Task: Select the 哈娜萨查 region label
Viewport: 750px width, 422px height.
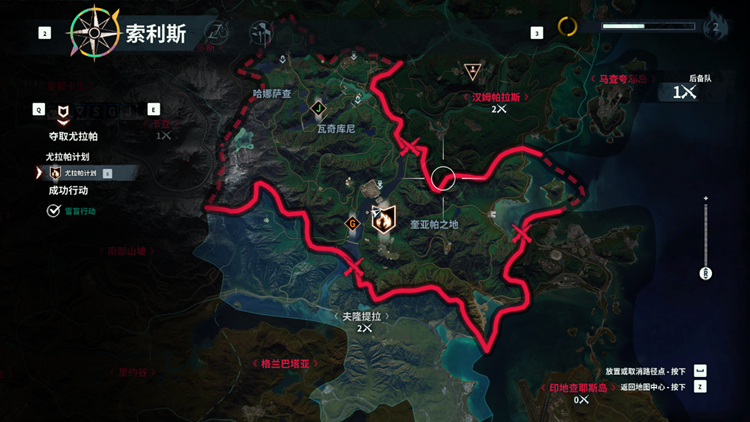Action: click(x=272, y=93)
